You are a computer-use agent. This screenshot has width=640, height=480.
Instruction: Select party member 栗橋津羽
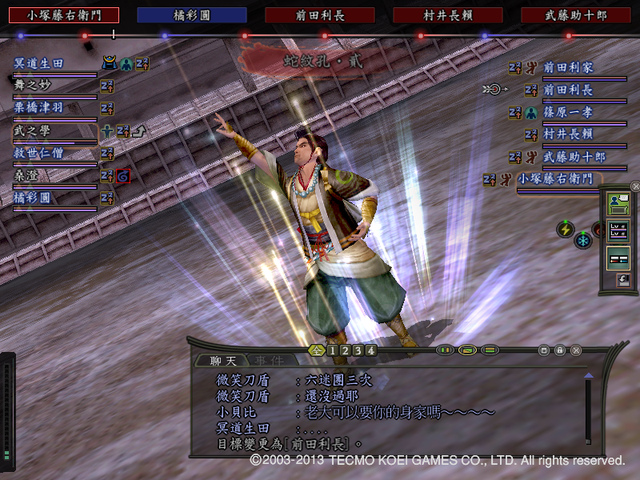(x=40, y=108)
